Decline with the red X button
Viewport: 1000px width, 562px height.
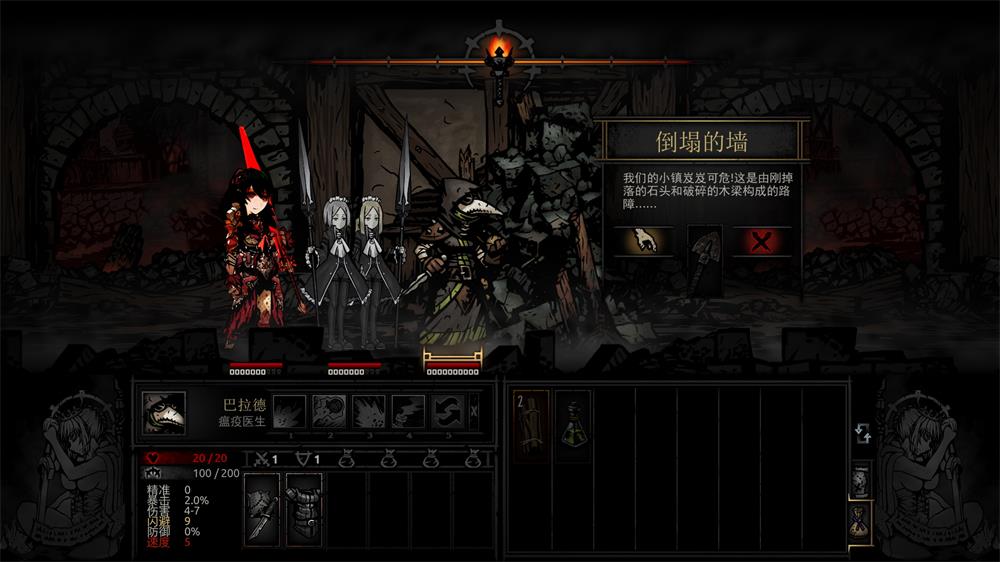762,242
